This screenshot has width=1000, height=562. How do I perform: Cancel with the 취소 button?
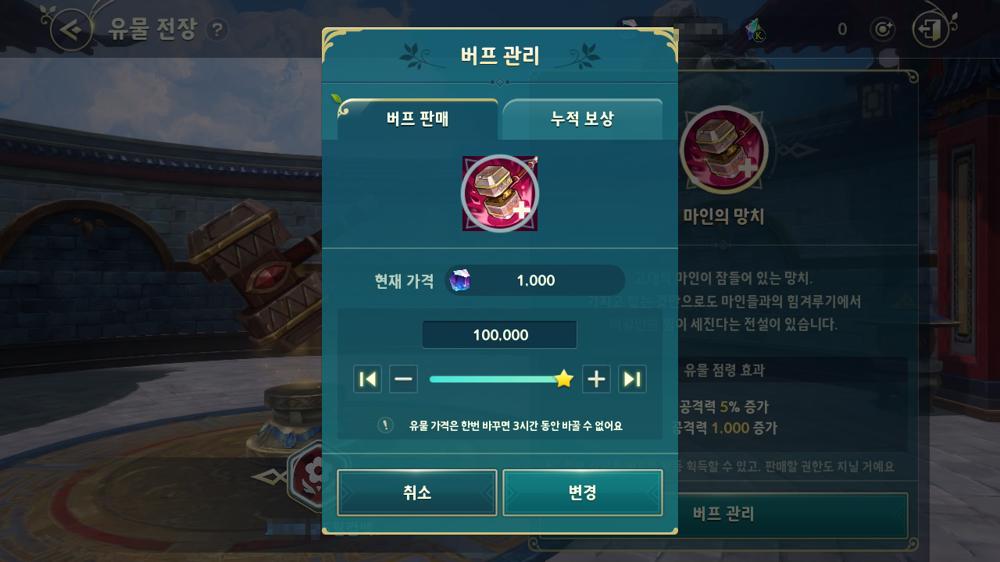pyautogui.click(x=417, y=493)
